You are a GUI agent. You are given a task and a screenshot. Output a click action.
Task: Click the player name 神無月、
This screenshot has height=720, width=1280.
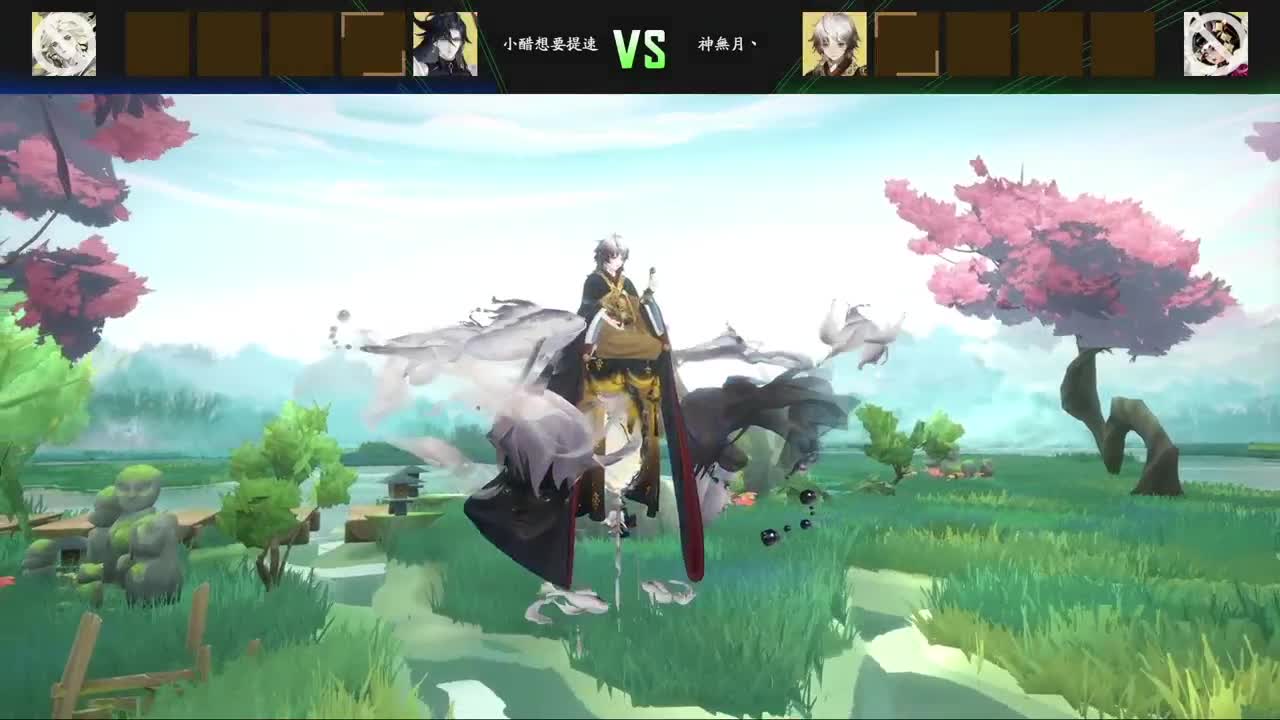[729, 42]
